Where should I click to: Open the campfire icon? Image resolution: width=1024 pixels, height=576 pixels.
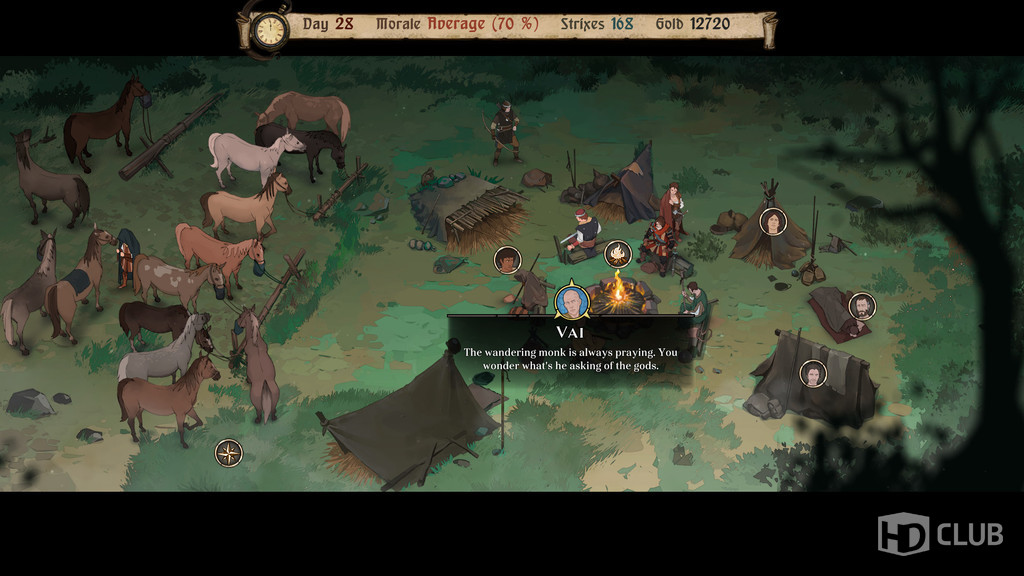[x=618, y=254]
